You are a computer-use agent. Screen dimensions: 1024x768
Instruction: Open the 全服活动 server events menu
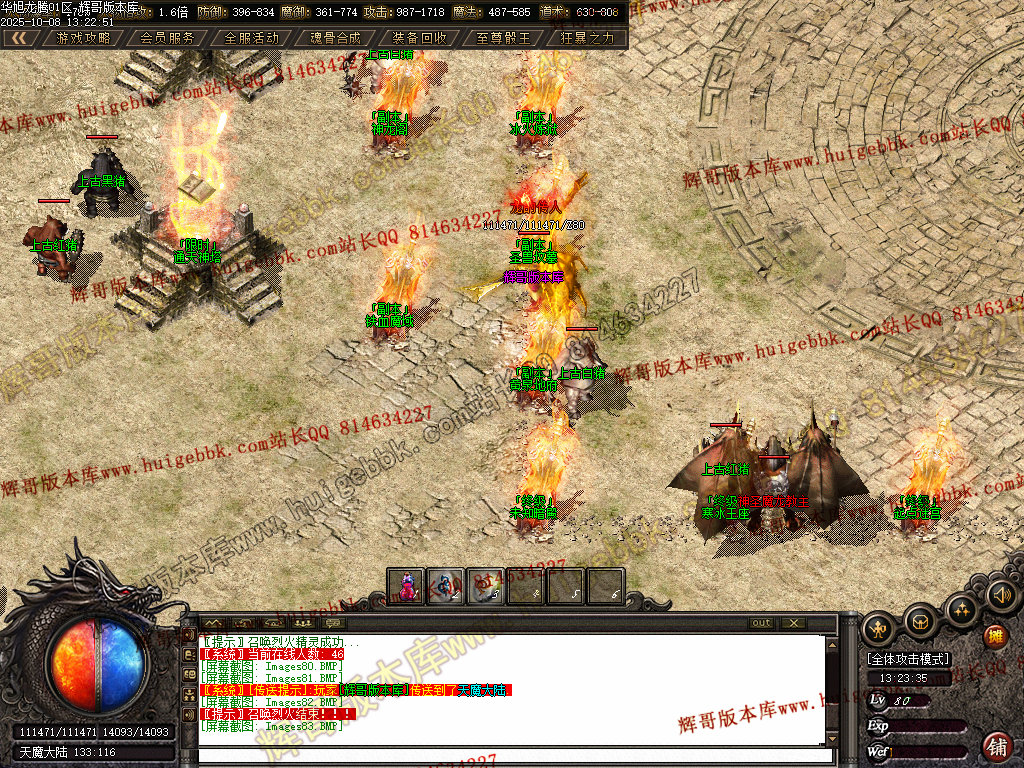pyautogui.click(x=252, y=38)
